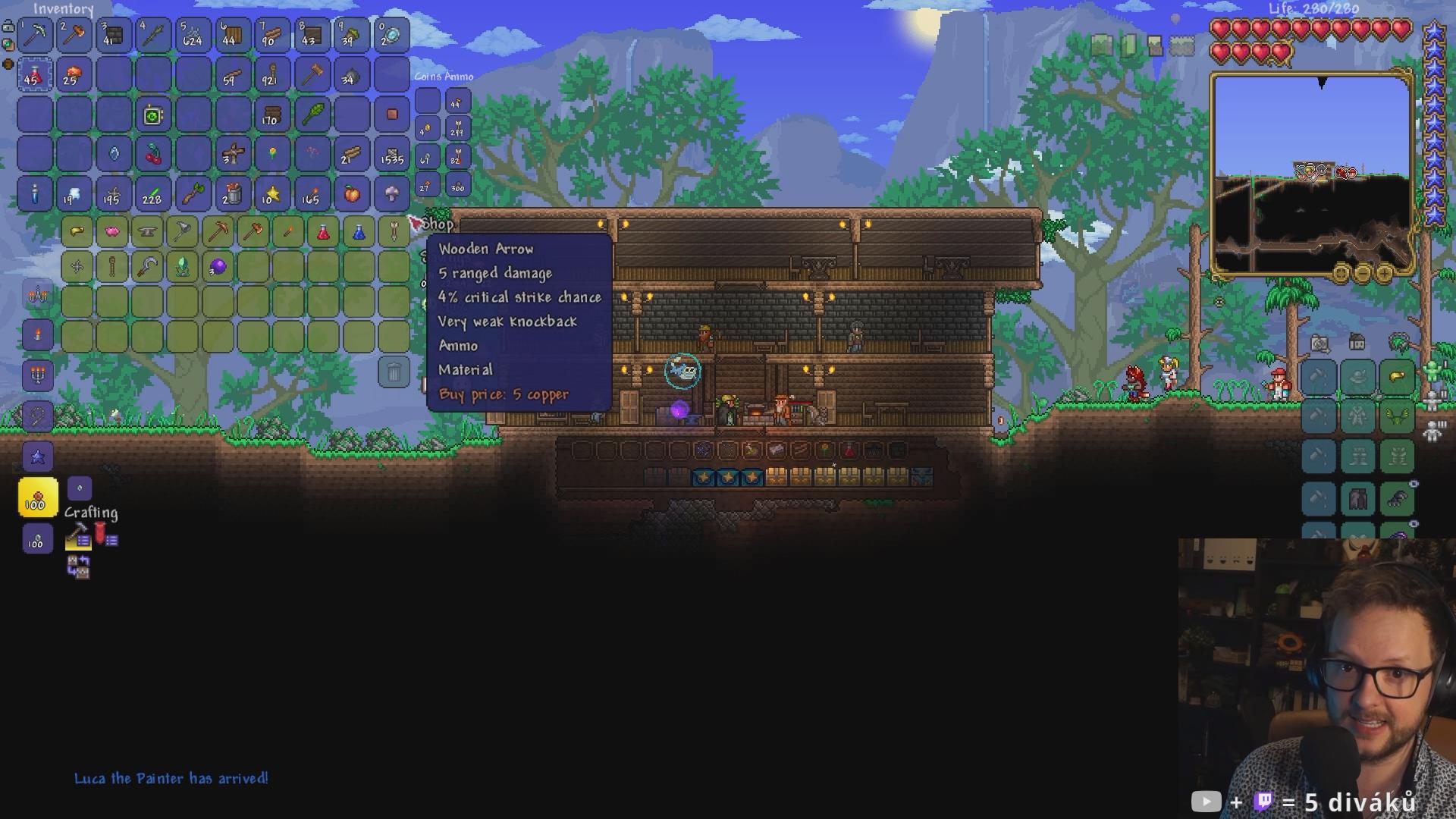Image resolution: width=1456 pixels, height=819 pixels.
Task: Select the pickaxe in hotbar slot 1
Action: click(35, 35)
